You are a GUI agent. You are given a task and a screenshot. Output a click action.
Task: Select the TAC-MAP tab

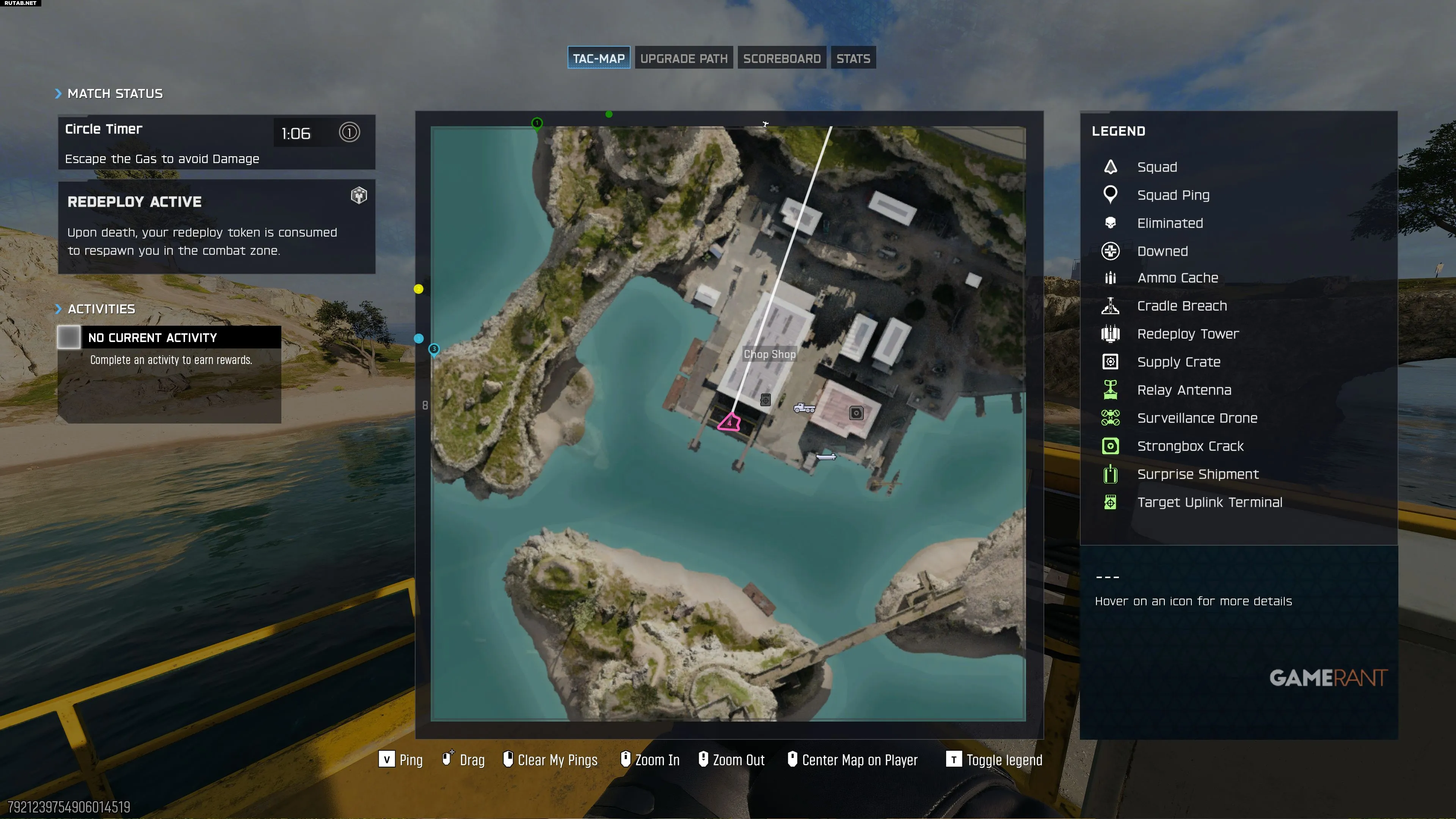(599, 58)
